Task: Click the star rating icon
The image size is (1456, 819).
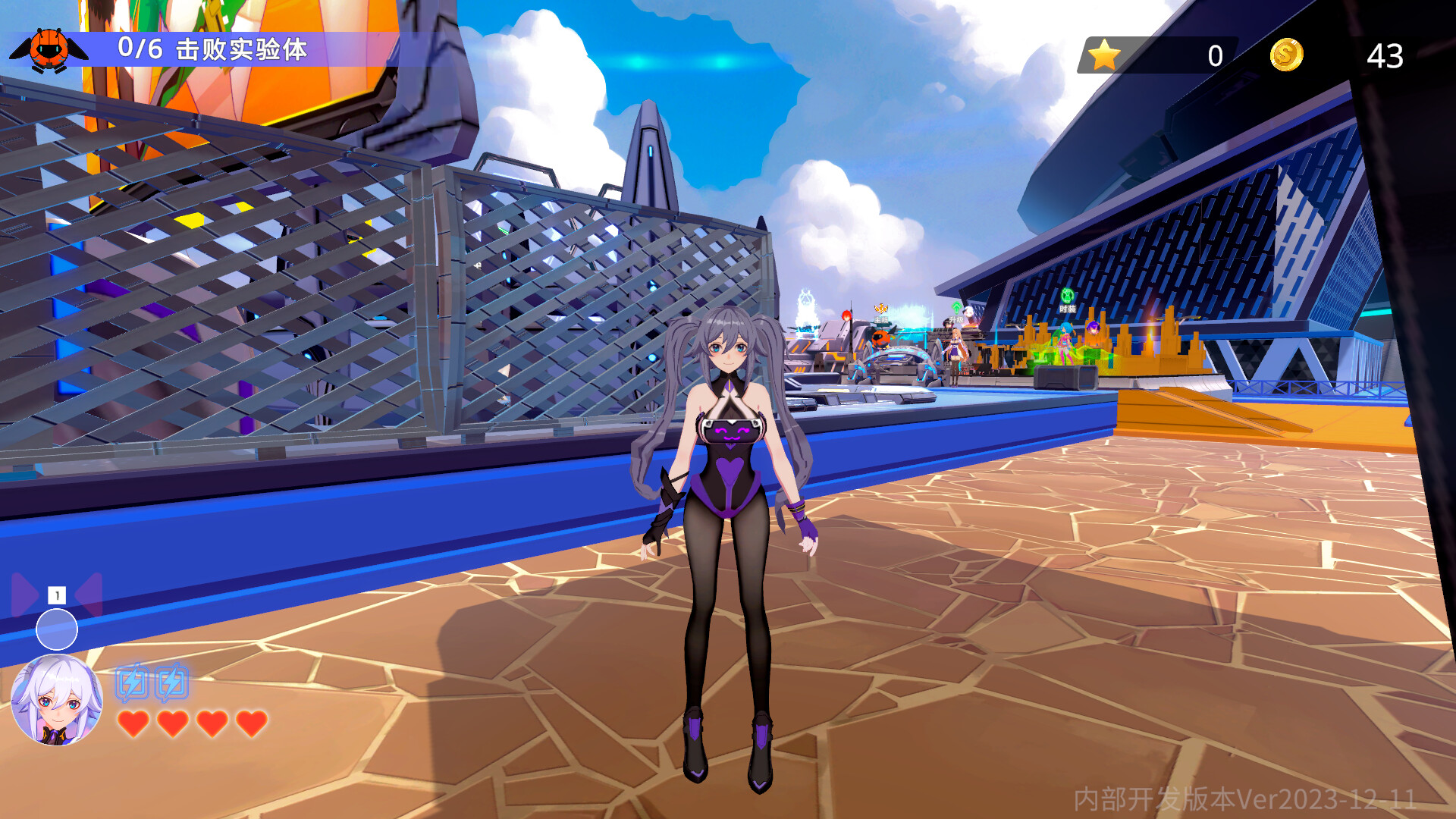Action: 1103,53
